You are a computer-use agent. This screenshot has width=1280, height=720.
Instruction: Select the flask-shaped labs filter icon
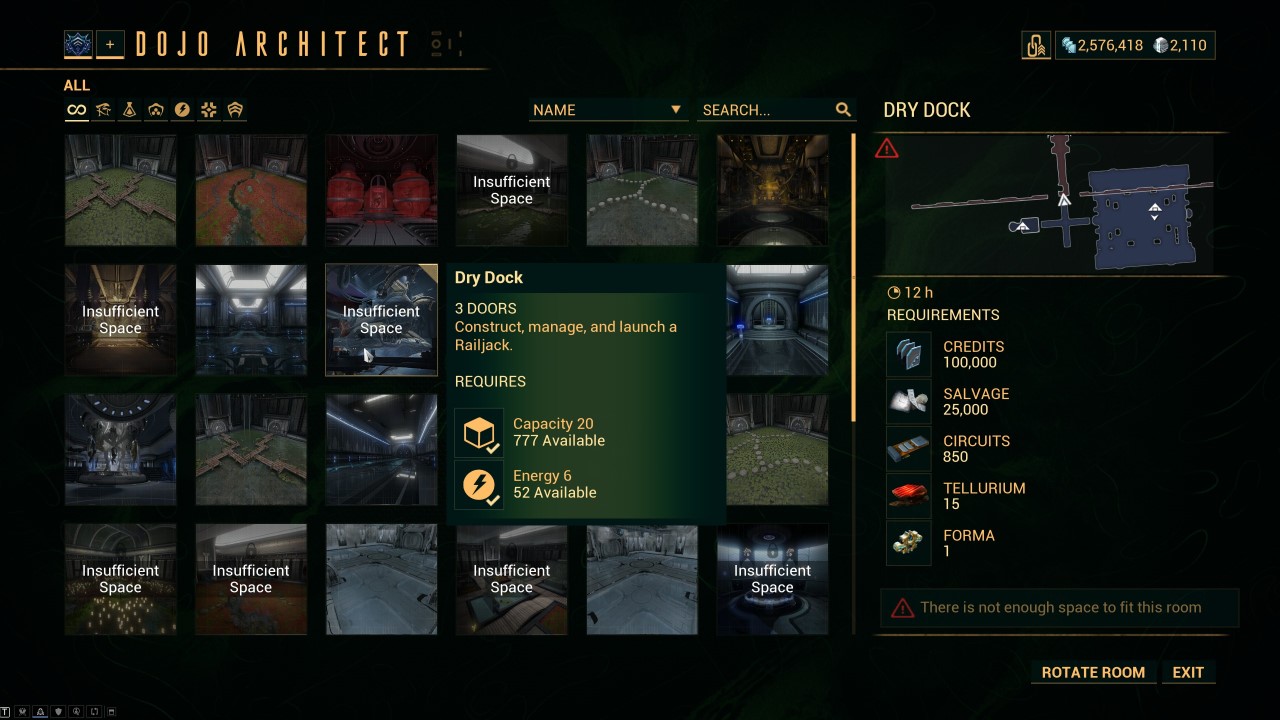(129, 109)
